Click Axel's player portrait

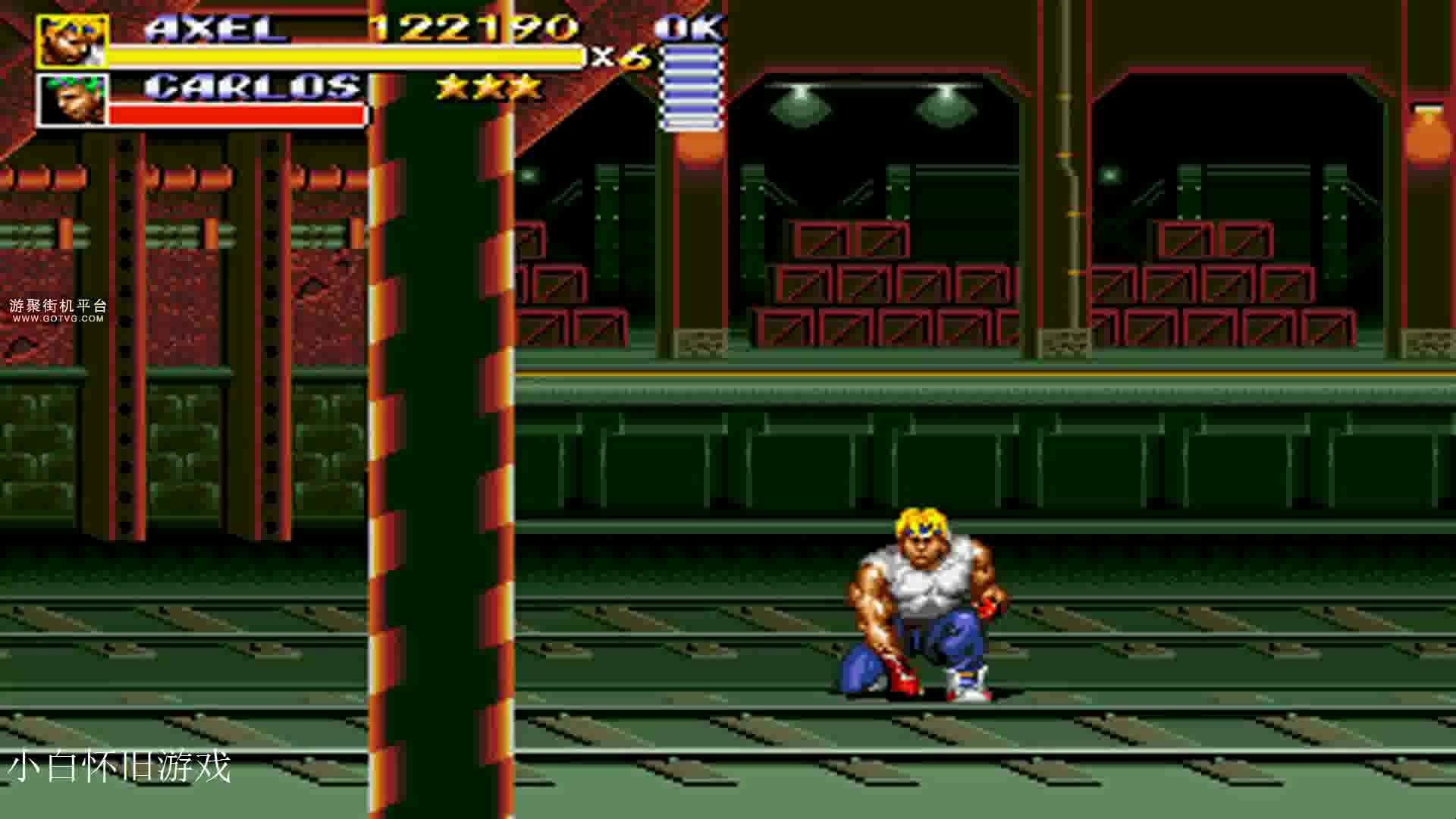pos(72,42)
